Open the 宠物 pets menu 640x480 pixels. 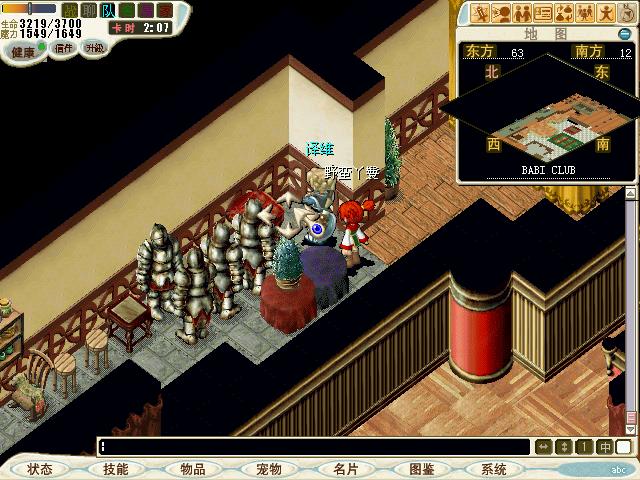coord(268,469)
